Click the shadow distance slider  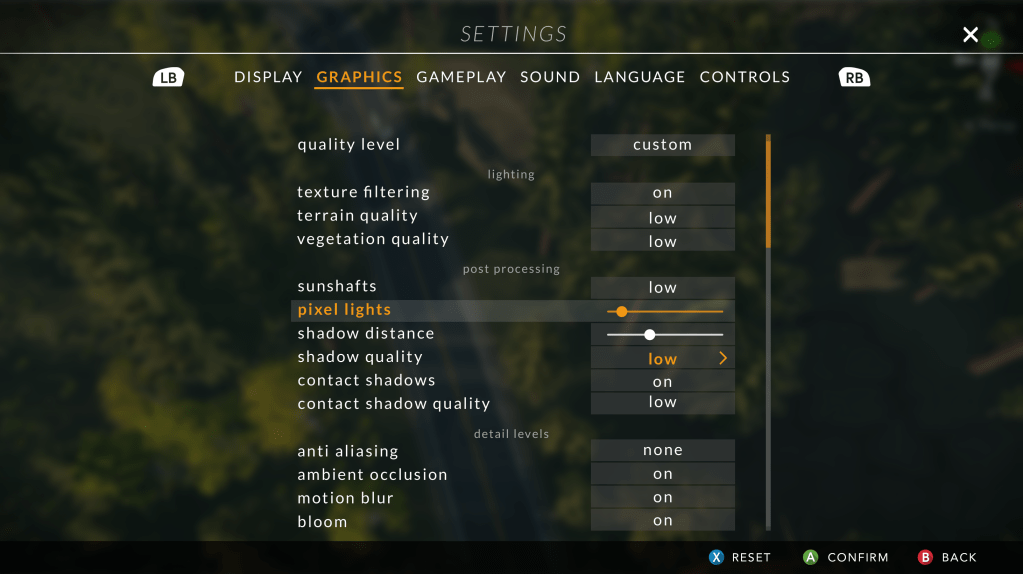click(x=664, y=334)
